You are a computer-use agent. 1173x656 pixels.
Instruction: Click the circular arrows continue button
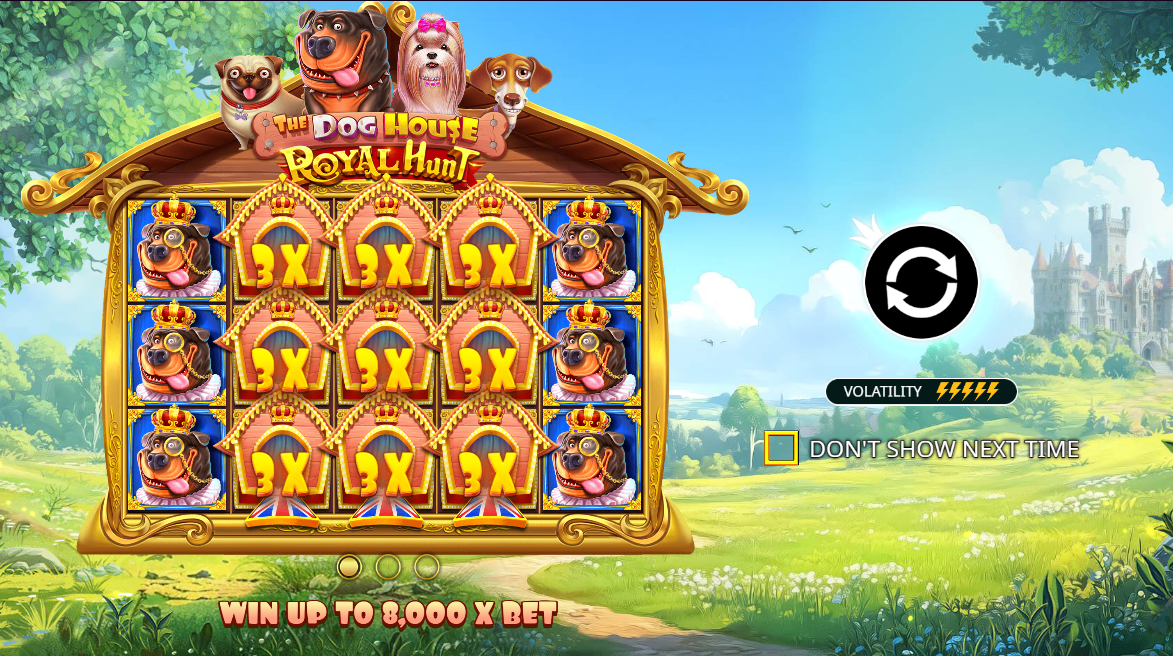(x=921, y=282)
